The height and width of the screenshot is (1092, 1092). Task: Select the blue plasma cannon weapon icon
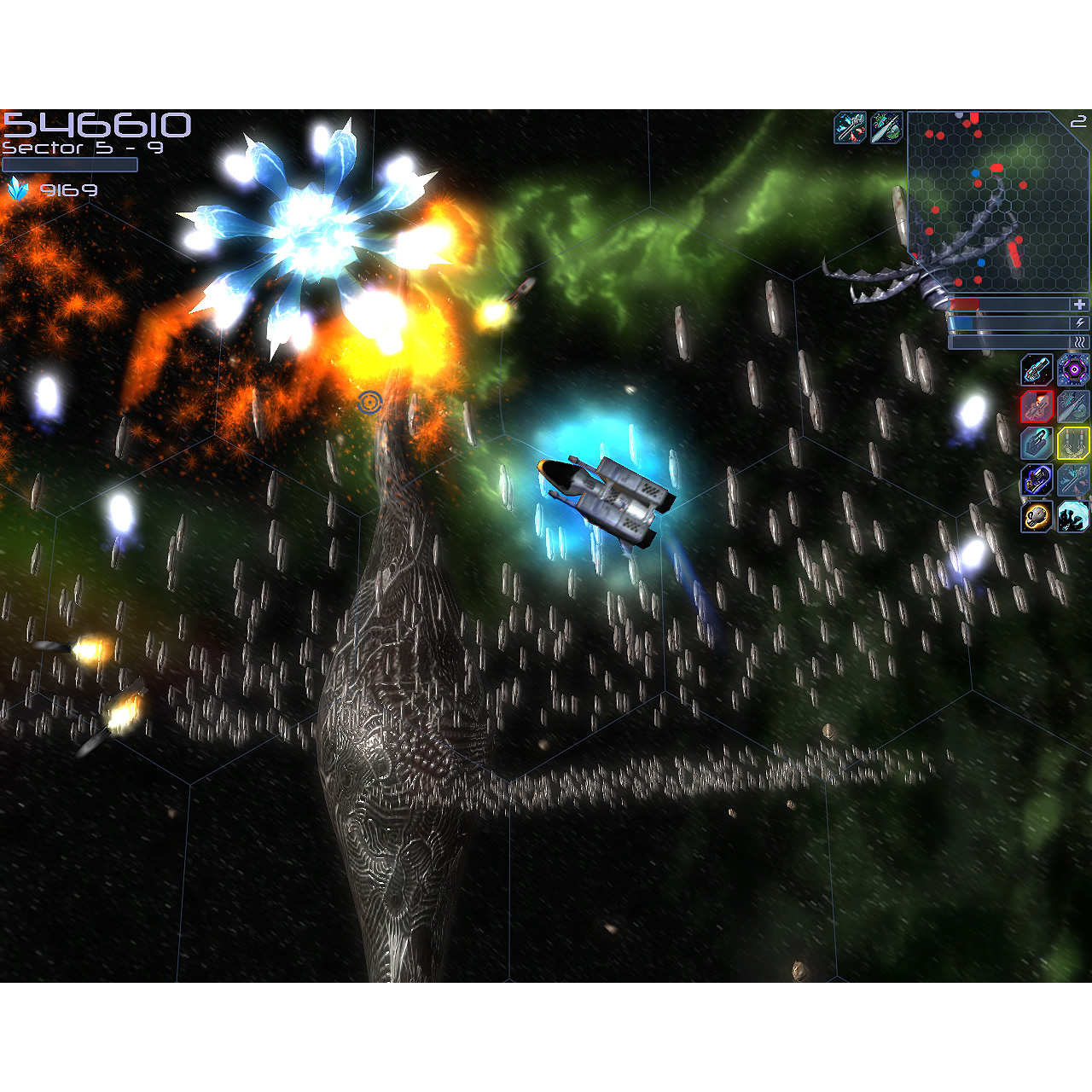[1036, 372]
